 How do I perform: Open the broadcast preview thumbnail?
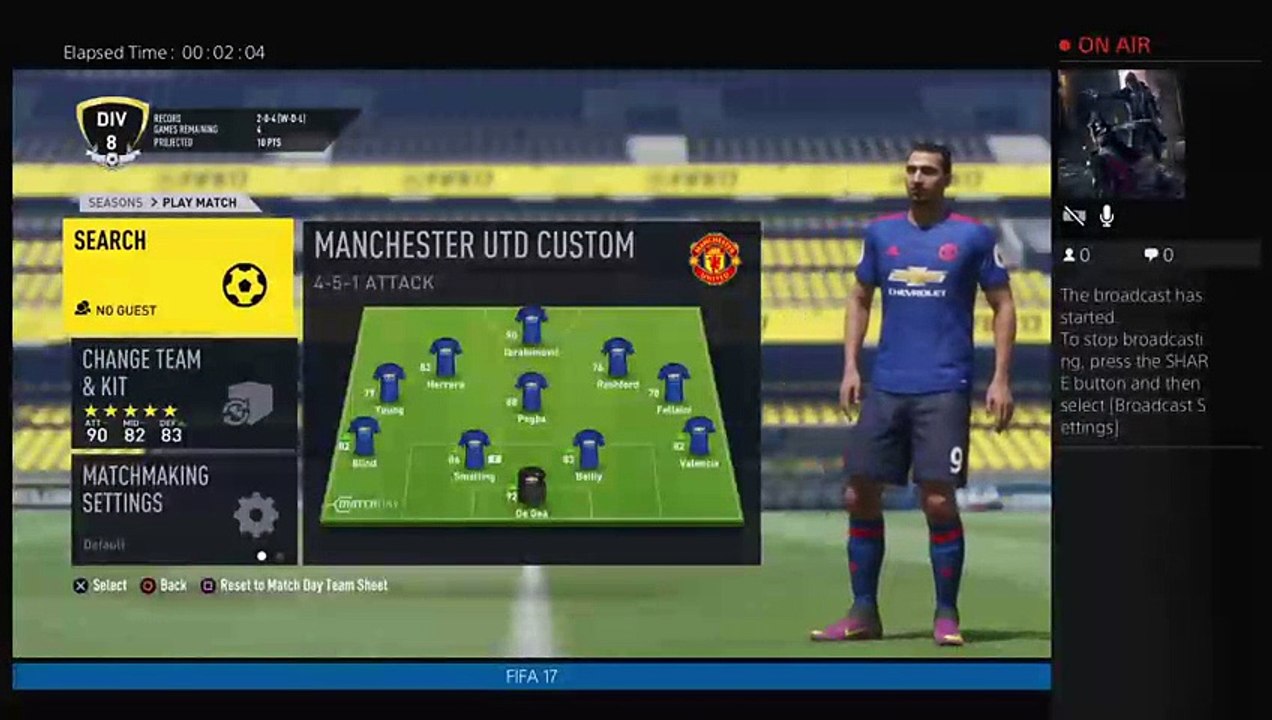[1121, 134]
